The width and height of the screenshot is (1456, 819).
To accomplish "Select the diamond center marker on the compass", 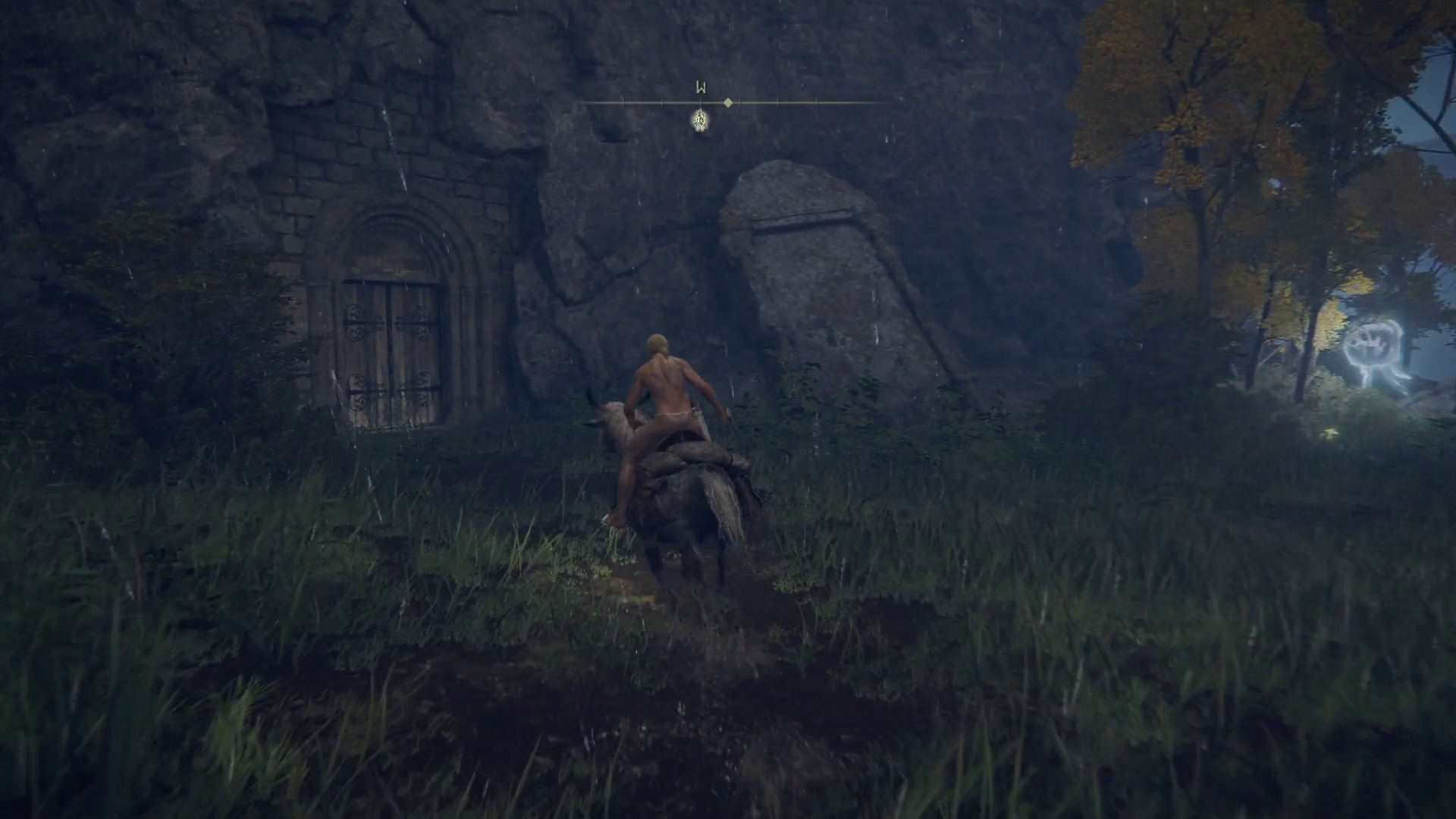I will (x=728, y=102).
